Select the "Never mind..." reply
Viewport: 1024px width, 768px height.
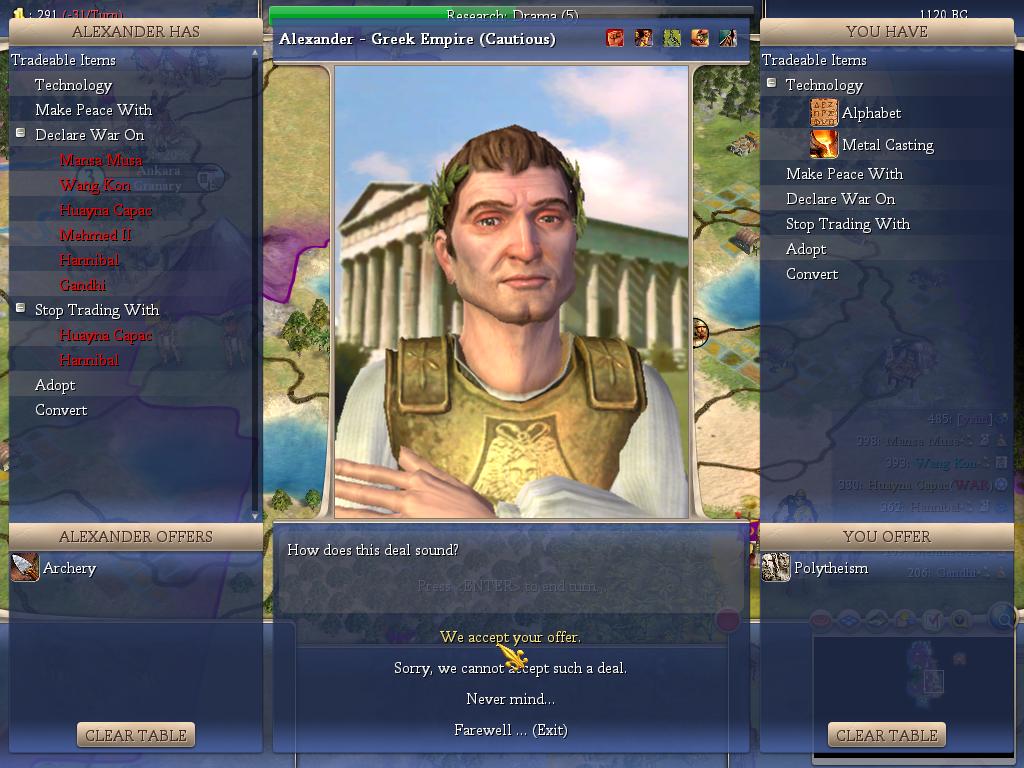click(510, 699)
